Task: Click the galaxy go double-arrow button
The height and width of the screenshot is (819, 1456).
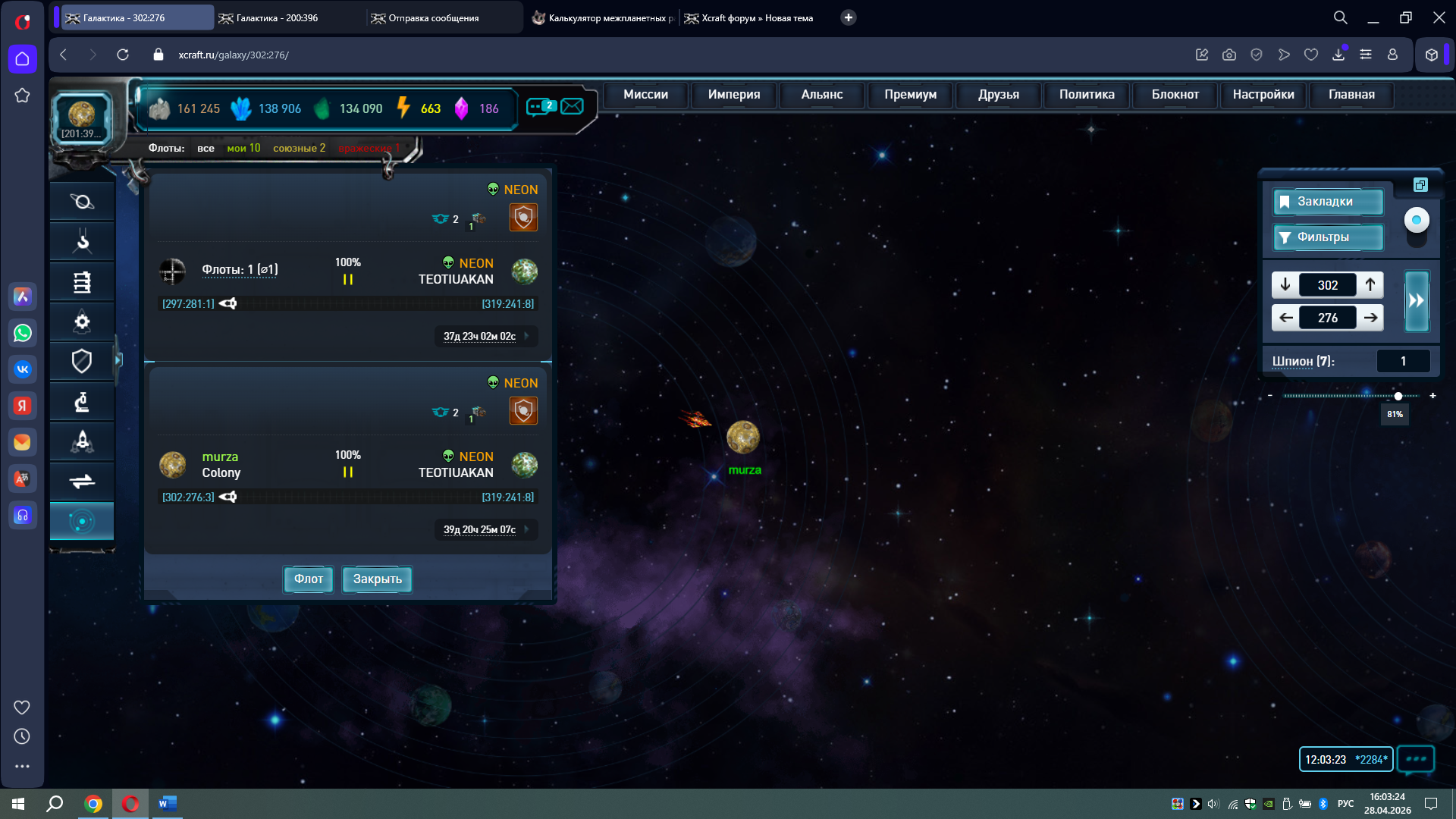Action: tap(1417, 301)
